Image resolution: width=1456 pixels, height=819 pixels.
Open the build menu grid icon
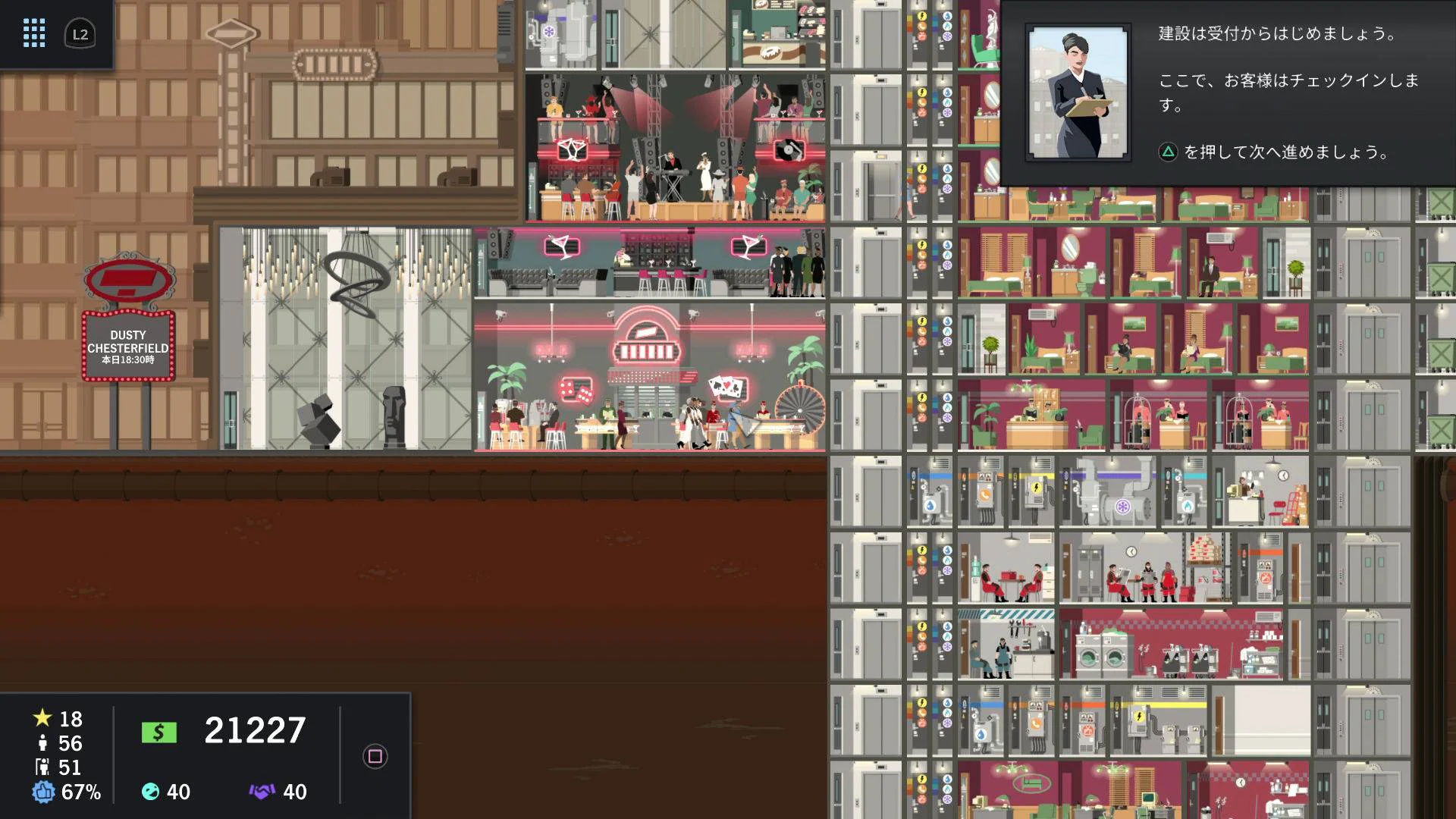tap(33, 33)
